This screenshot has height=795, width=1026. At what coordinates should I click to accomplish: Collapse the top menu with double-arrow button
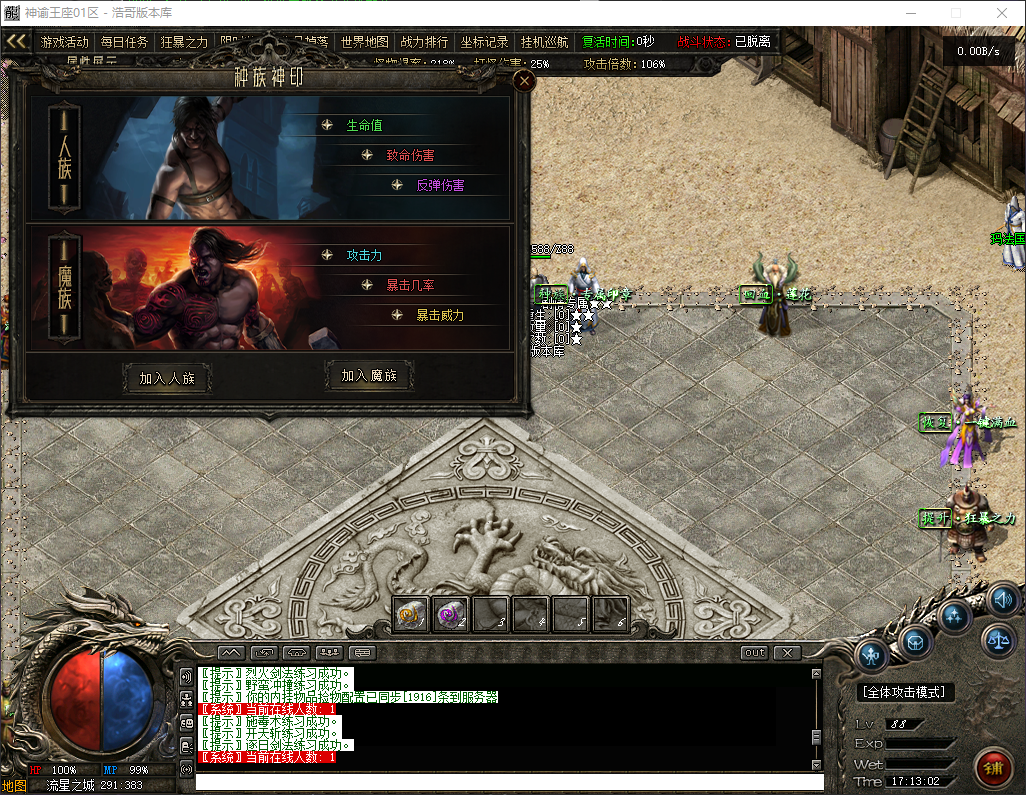click(x=16, y=41)
